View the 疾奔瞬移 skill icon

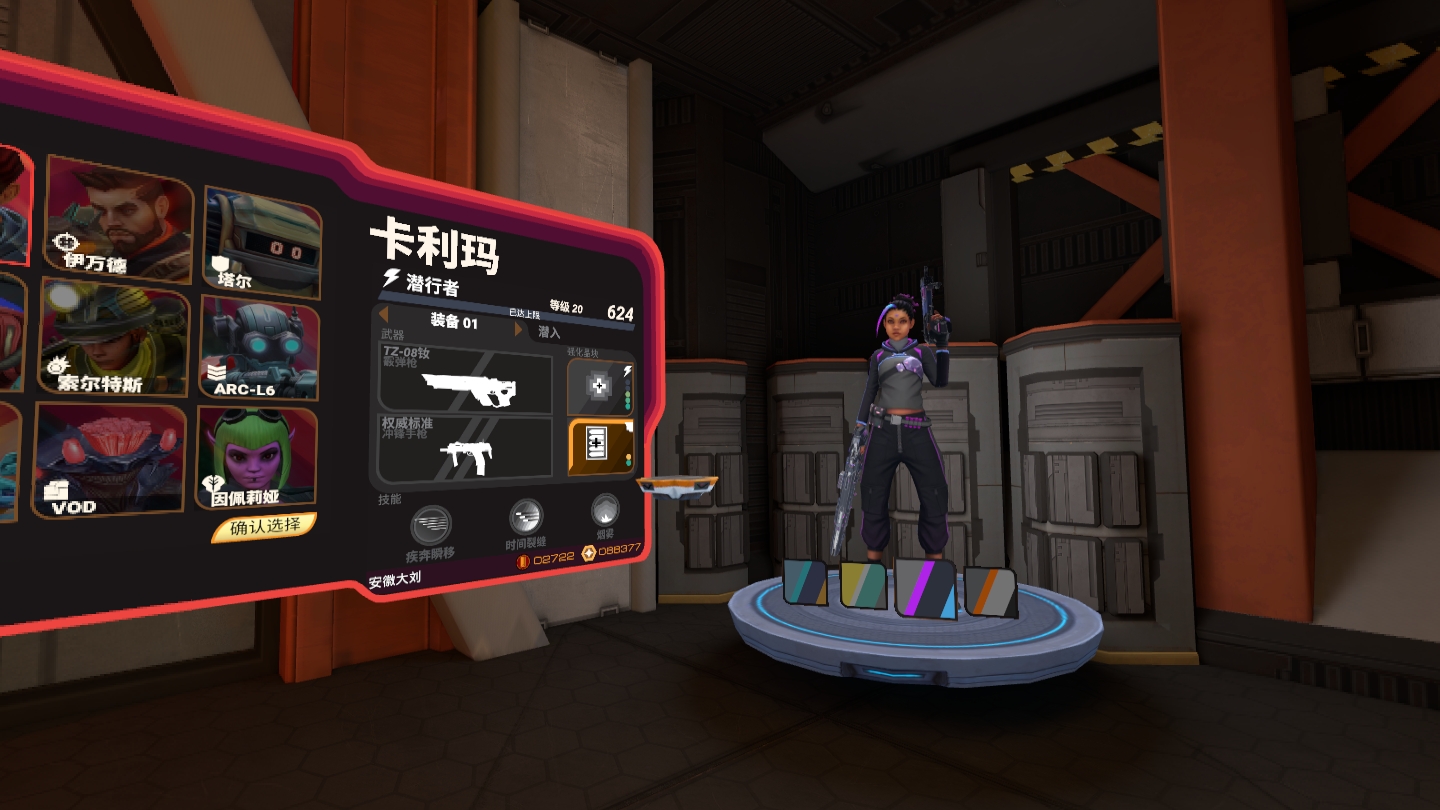[431, 526]
